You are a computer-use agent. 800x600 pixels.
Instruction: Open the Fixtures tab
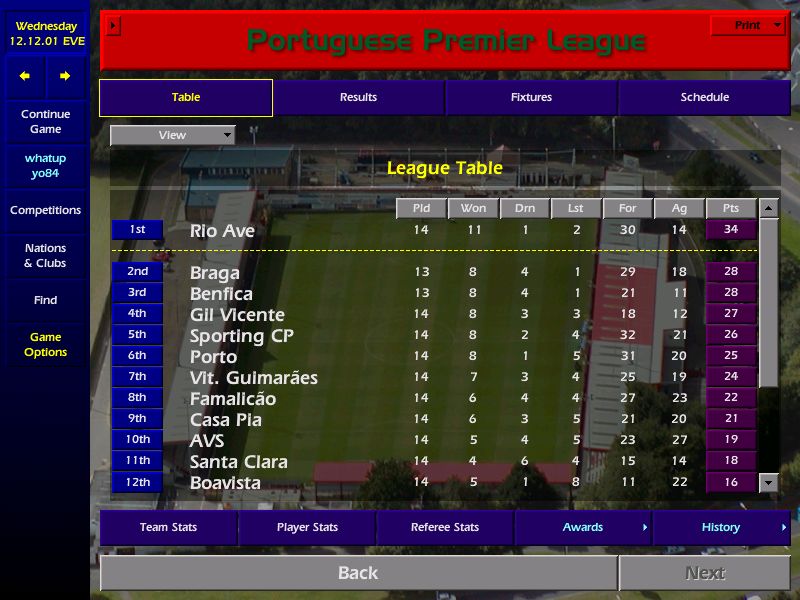(x=531, y=98)
